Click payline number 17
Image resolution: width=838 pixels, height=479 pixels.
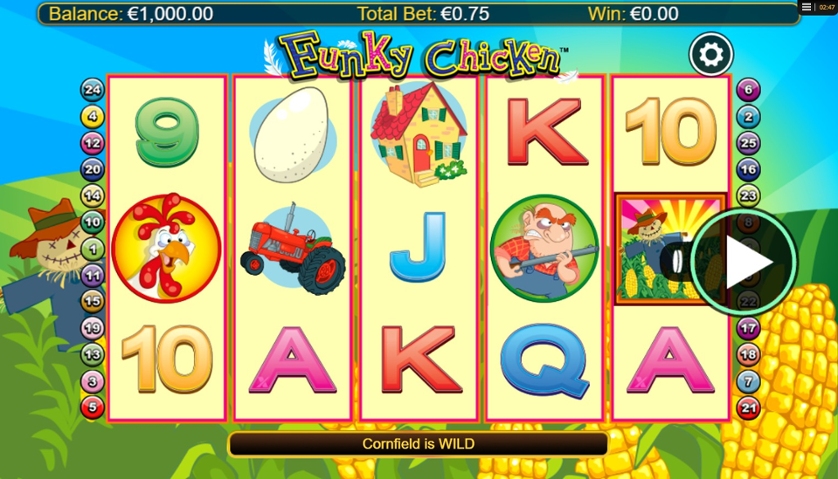pos(748,328)
